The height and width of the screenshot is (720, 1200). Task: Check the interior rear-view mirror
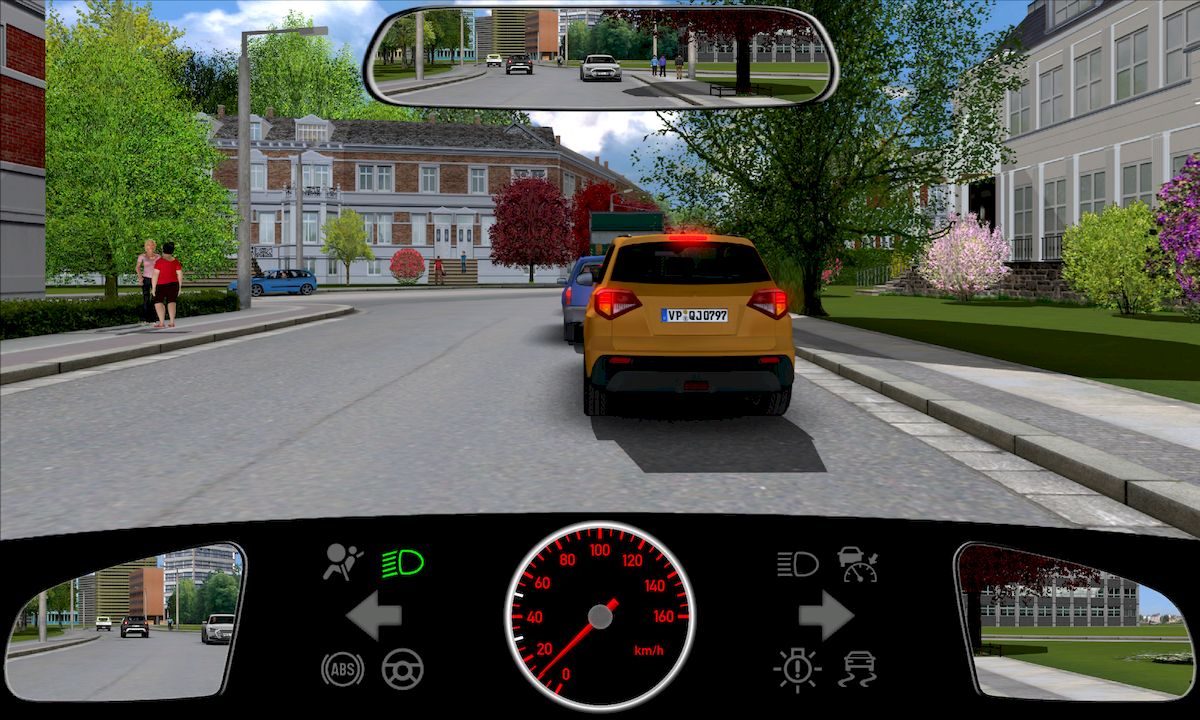601,57
